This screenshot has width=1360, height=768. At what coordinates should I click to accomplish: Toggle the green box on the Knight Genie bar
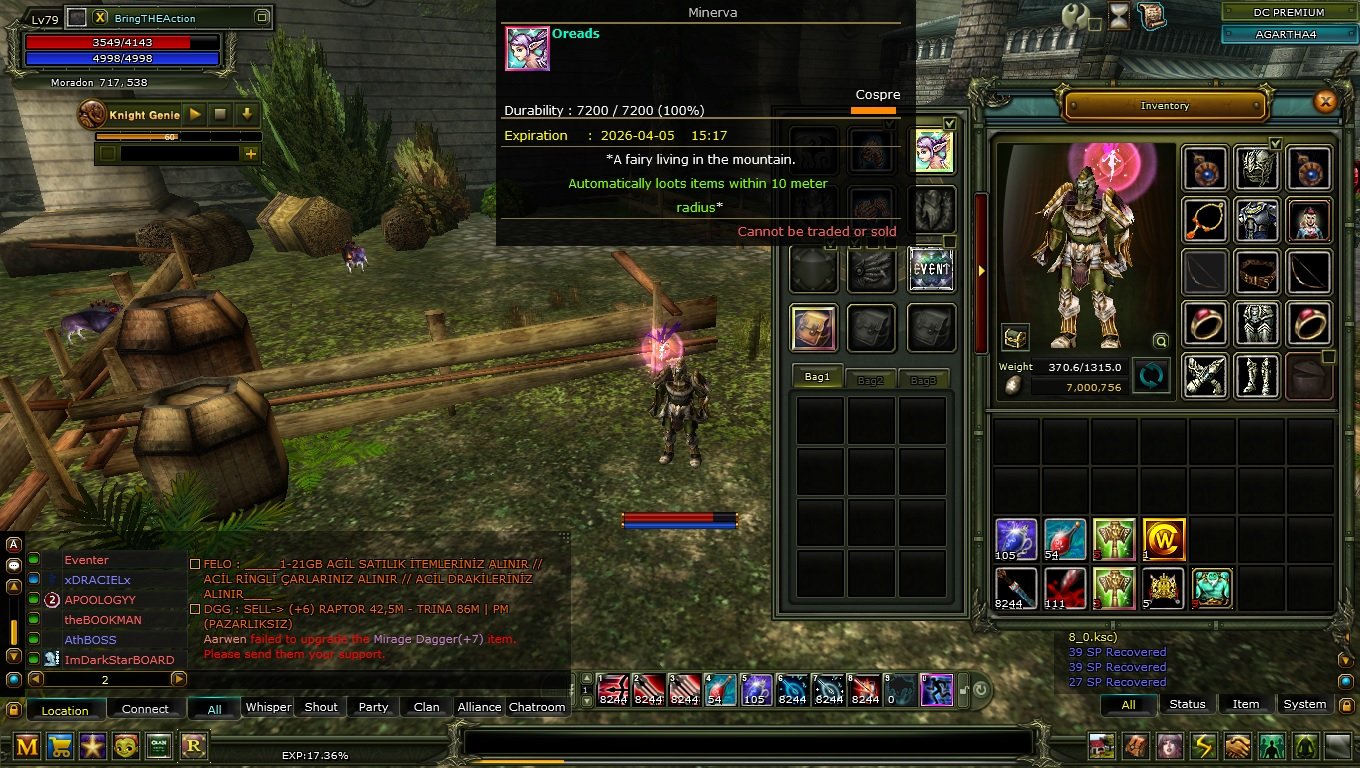coord(106,152)
